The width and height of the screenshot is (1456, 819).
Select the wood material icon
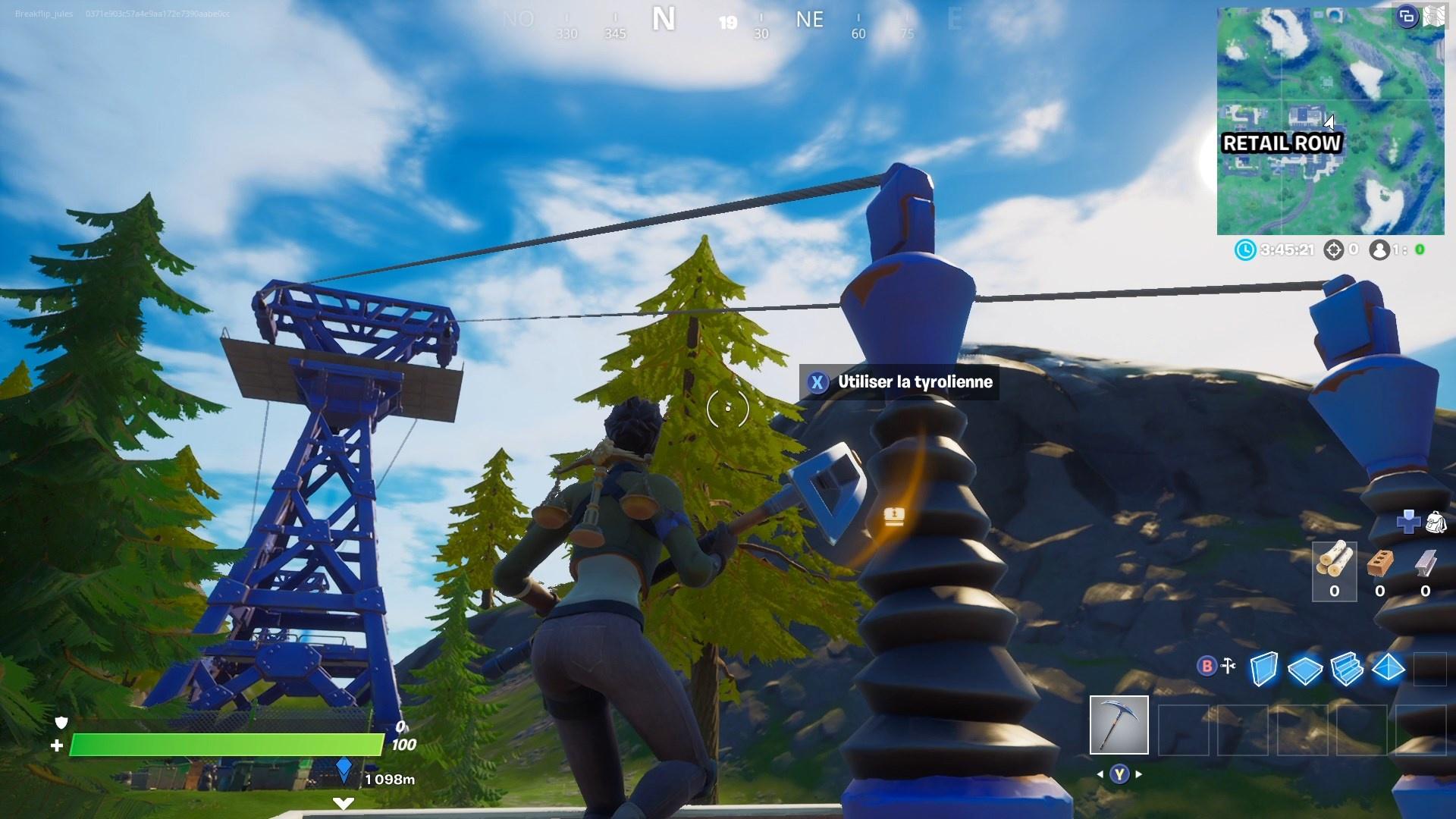click(x=1335, y=561)
